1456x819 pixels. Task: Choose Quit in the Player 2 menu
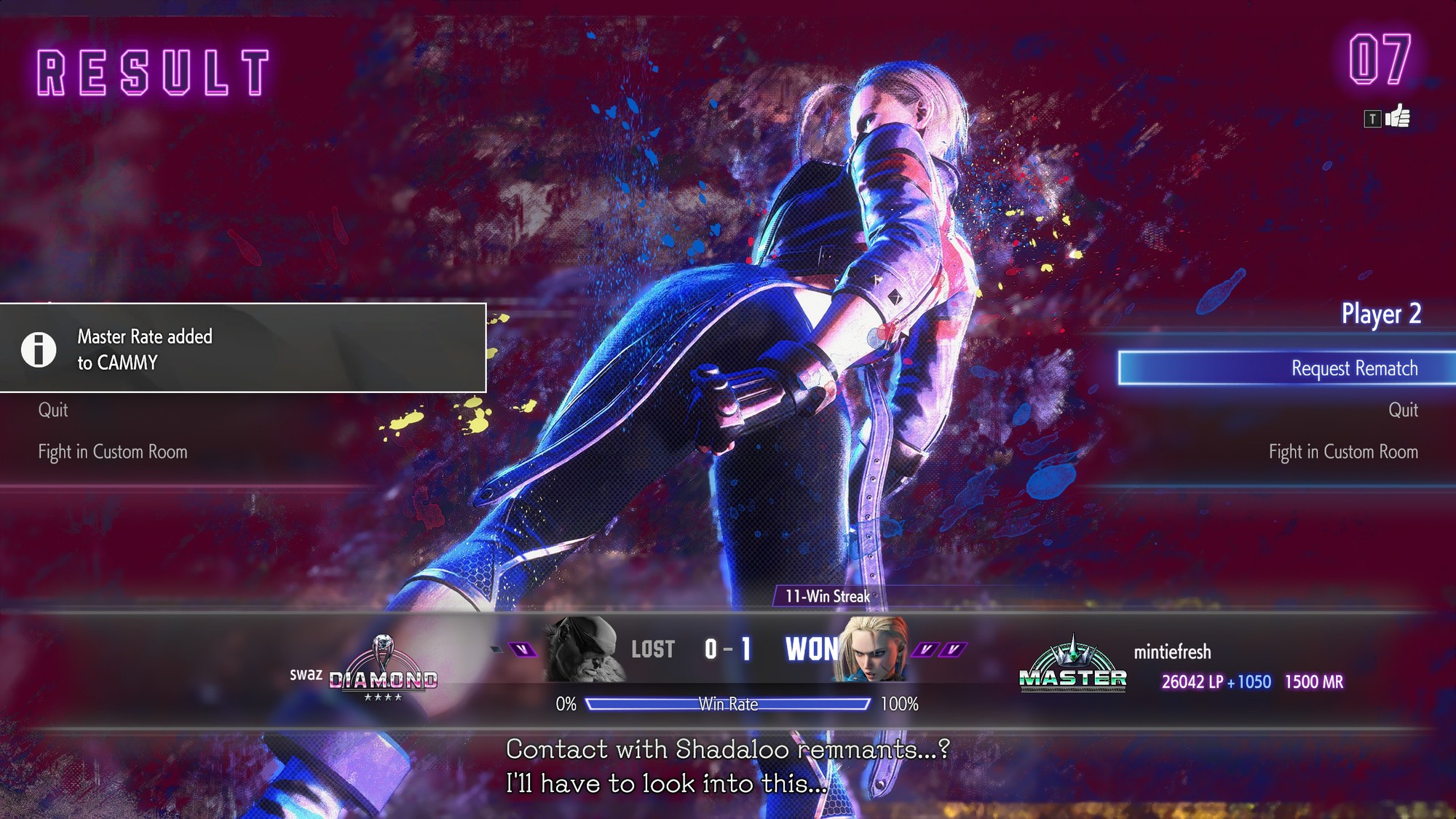click(1402, 410)
